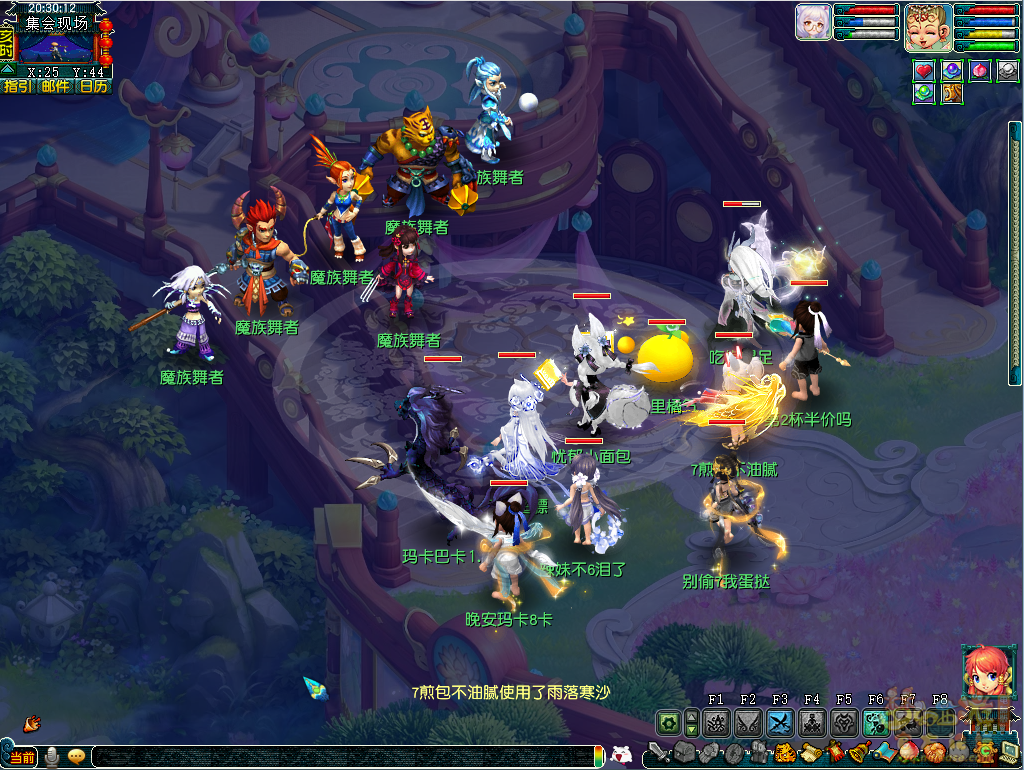
Task: Open the green gear hotbar settings
Action: [x=668, y=722]
